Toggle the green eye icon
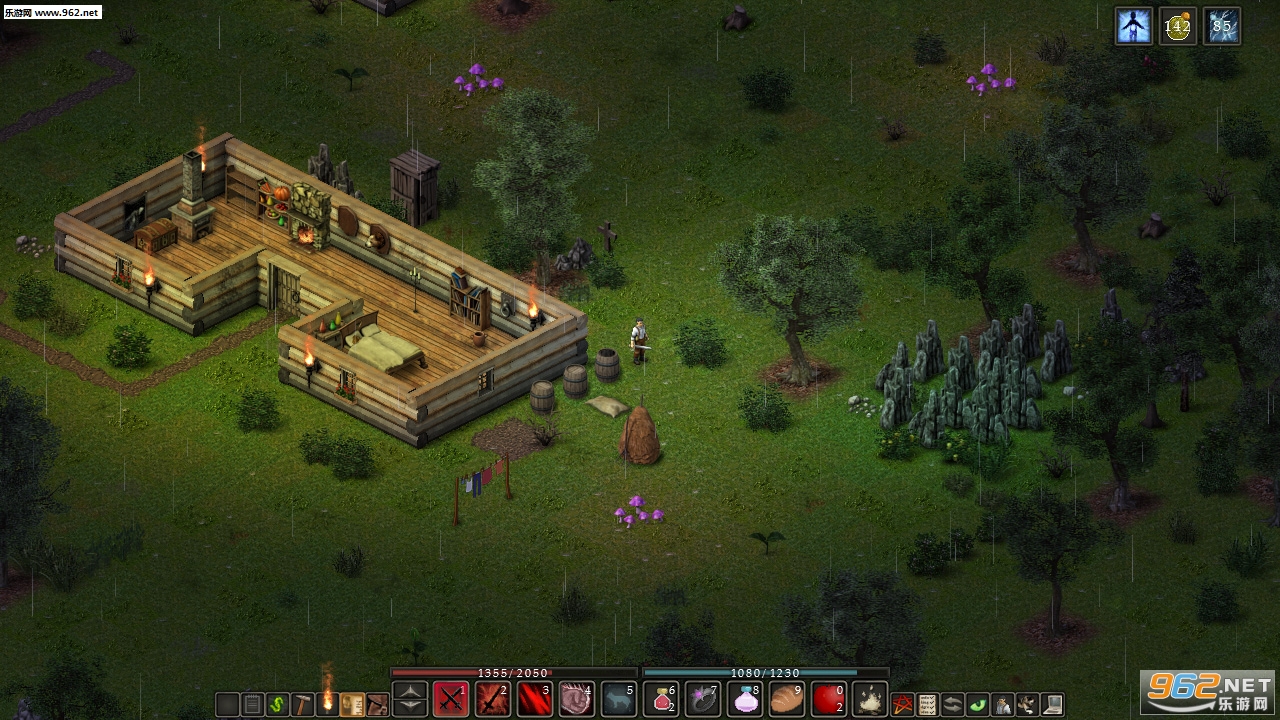1280x720 pixels. click(x=978, y=704)
